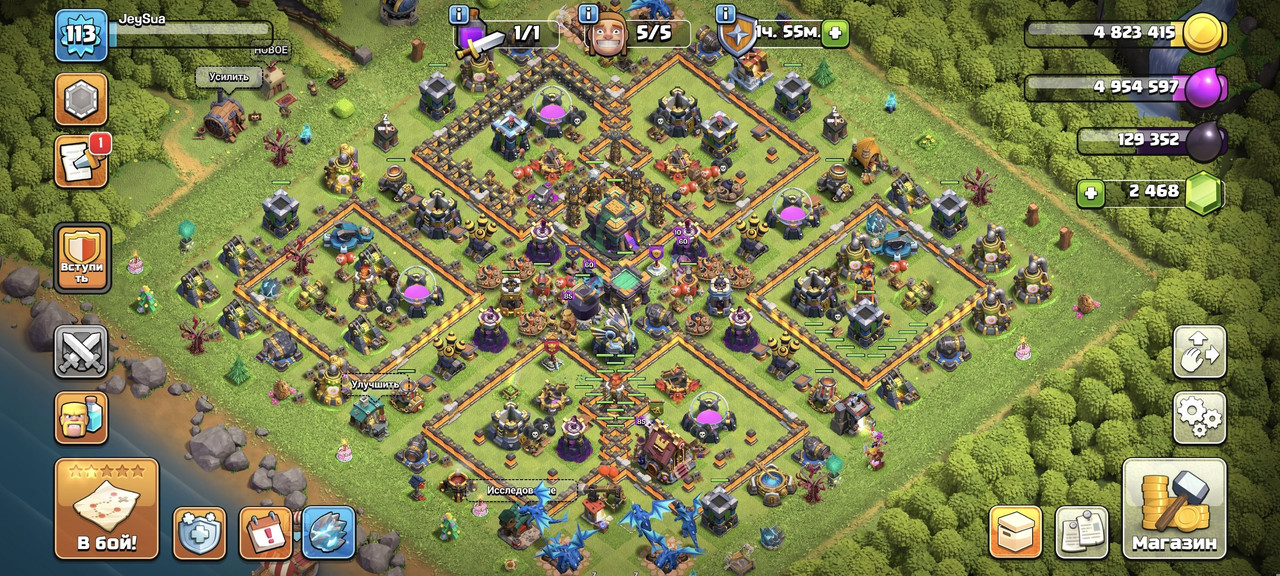Open the clipboard notes button
1280x576 pixels.
pyautogui.click(x=1081, y=532)
